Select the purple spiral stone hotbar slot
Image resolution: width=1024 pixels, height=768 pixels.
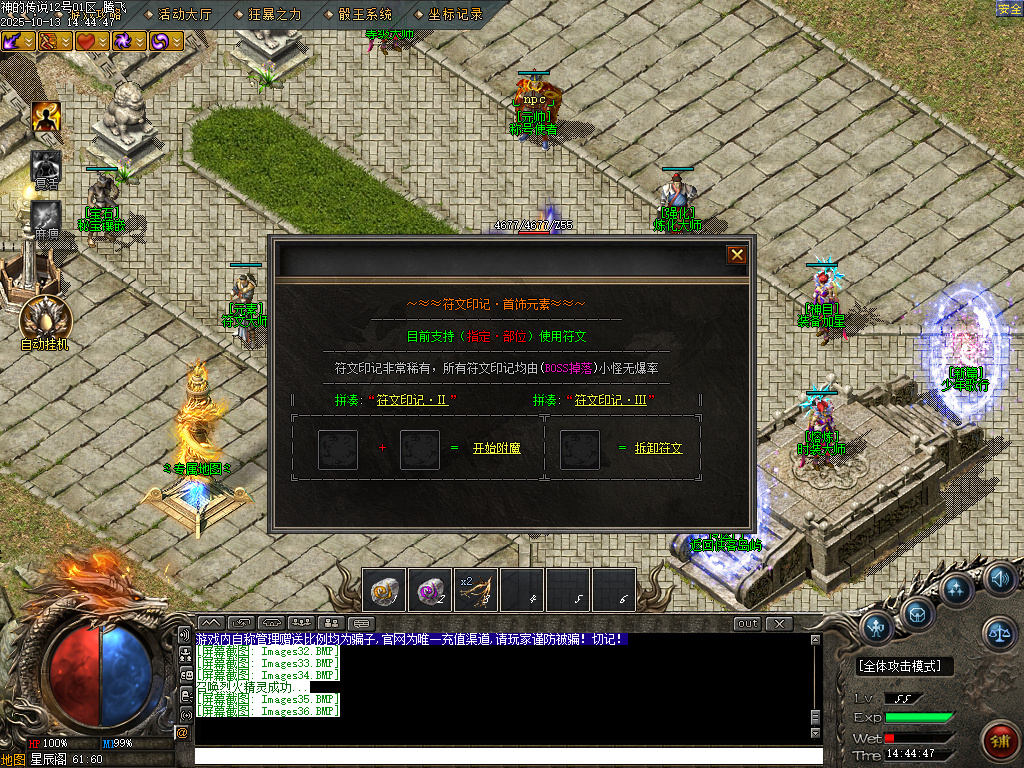pyautogui.click(x=430, y=590)
